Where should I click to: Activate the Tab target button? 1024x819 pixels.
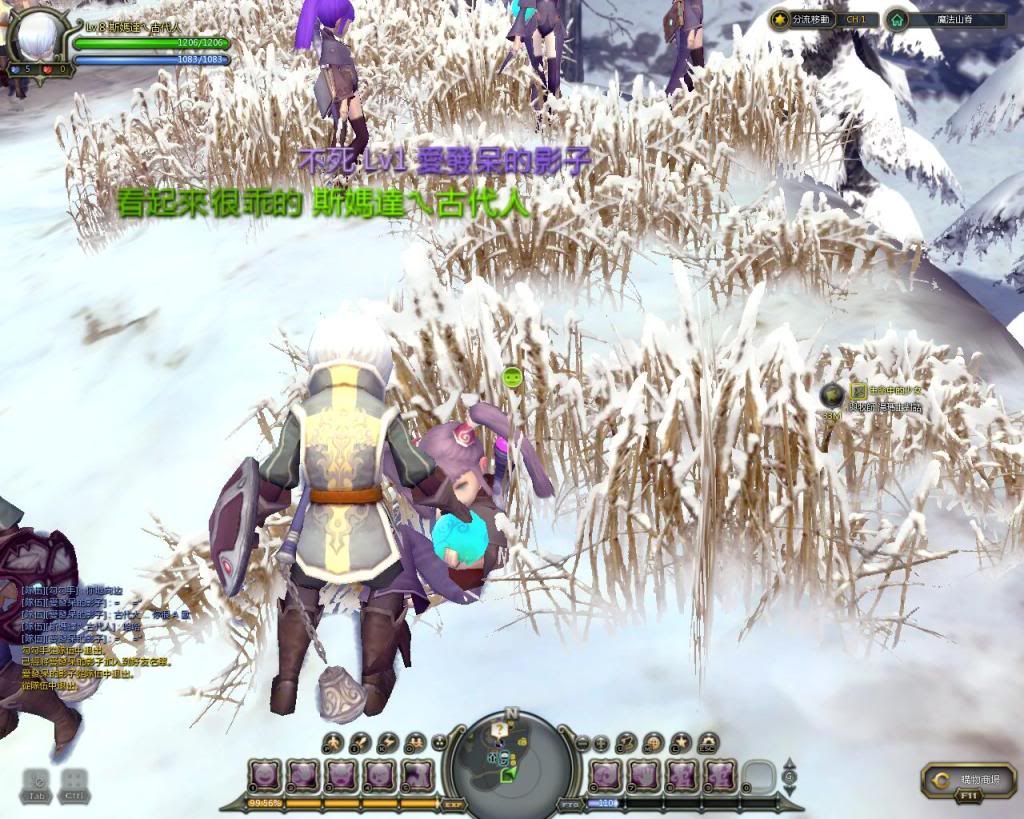[36, 784]
